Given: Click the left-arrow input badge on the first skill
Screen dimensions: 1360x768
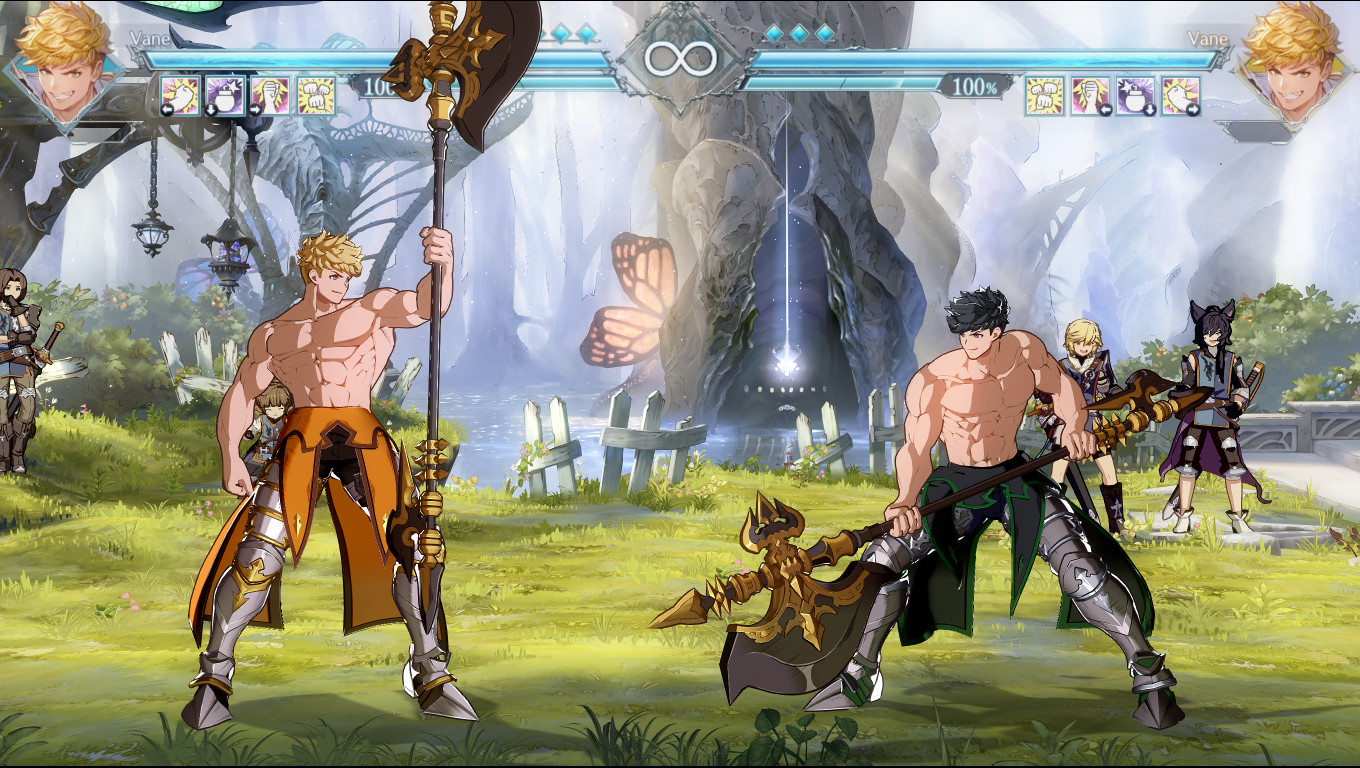Looking at the screenshot, I should pyautogui.click(x=166, y=110).
